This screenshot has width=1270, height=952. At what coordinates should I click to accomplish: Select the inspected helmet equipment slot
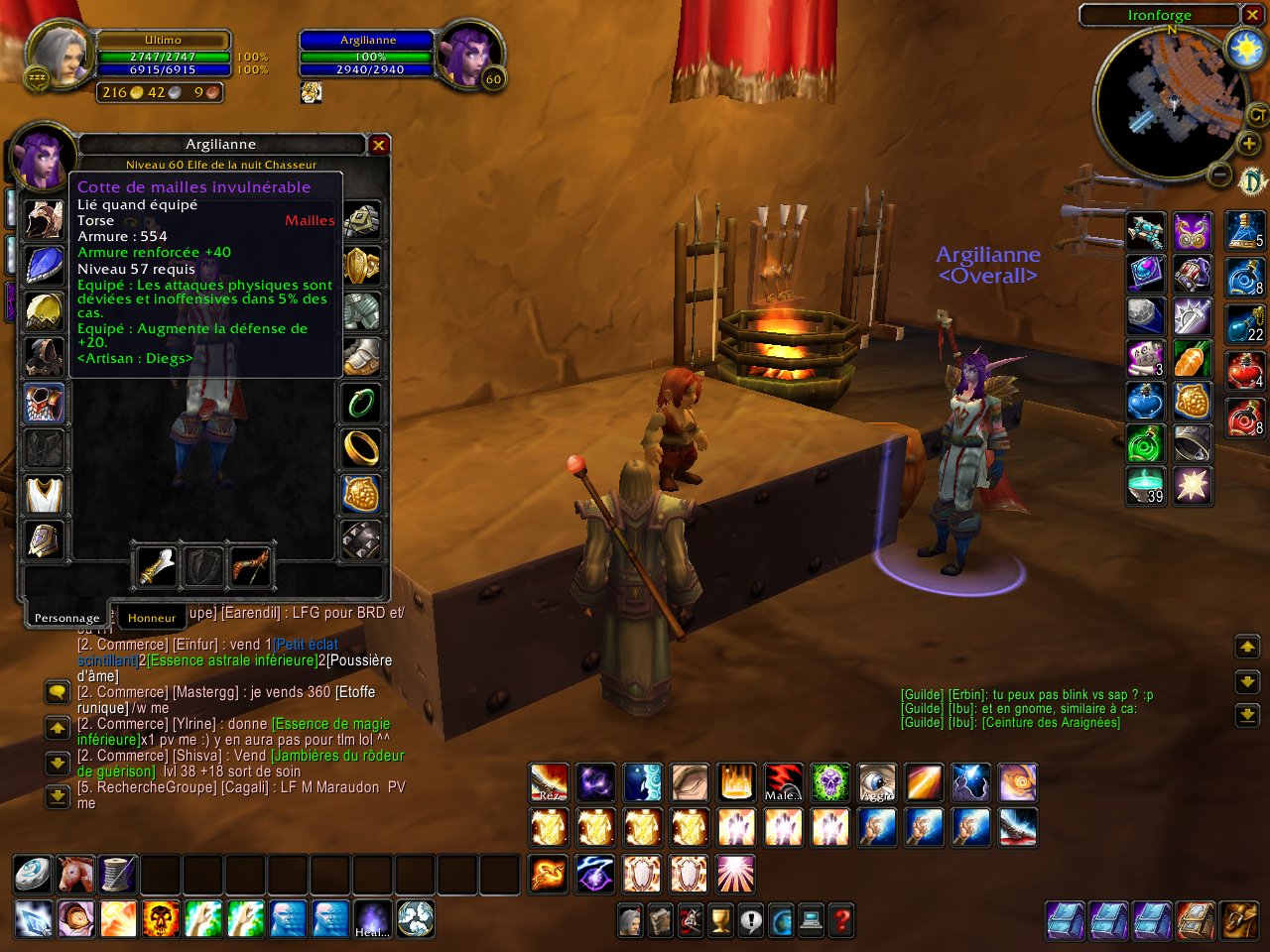point(44,221)
